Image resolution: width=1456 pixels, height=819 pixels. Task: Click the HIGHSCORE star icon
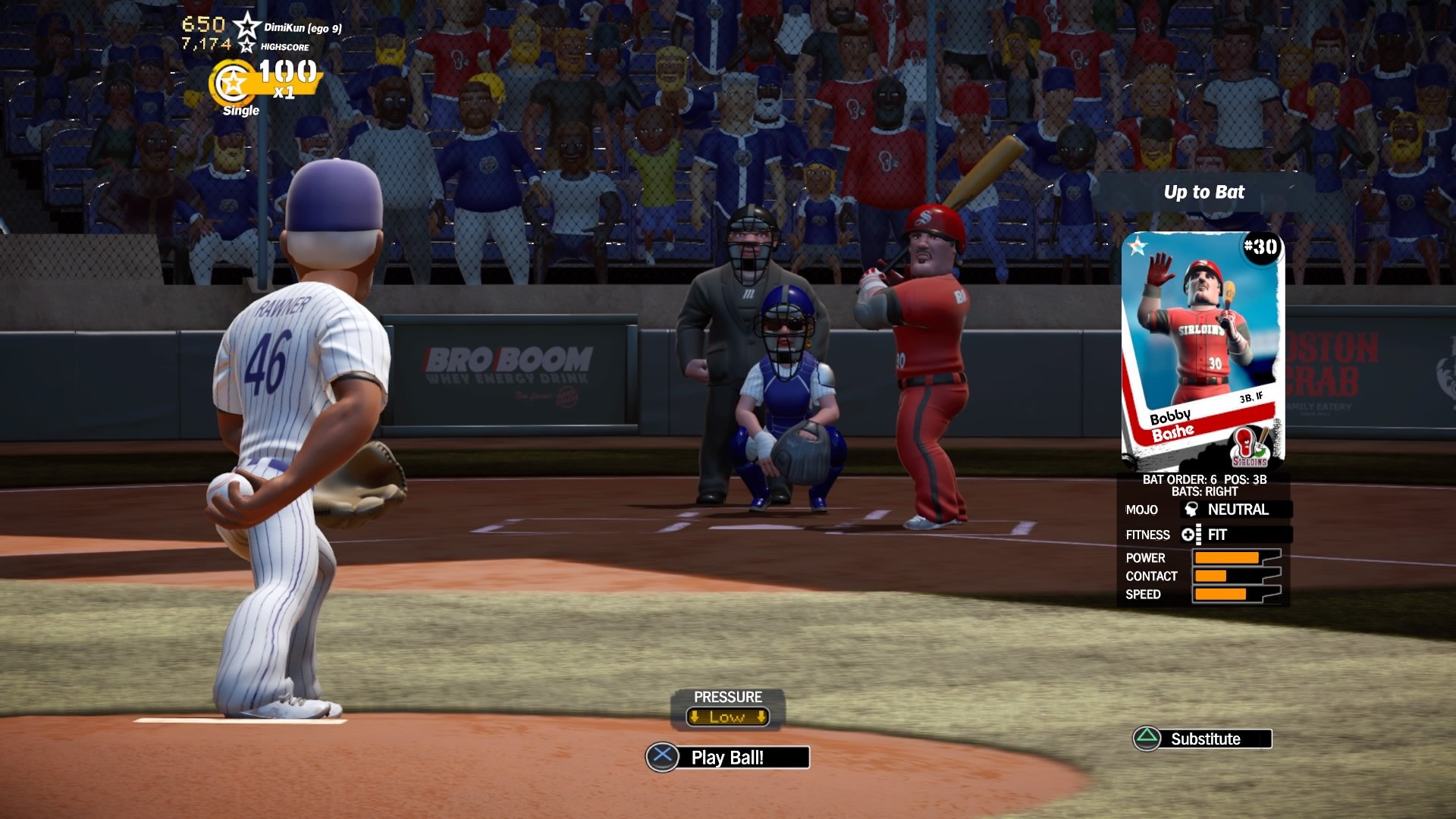coord(248,47)
